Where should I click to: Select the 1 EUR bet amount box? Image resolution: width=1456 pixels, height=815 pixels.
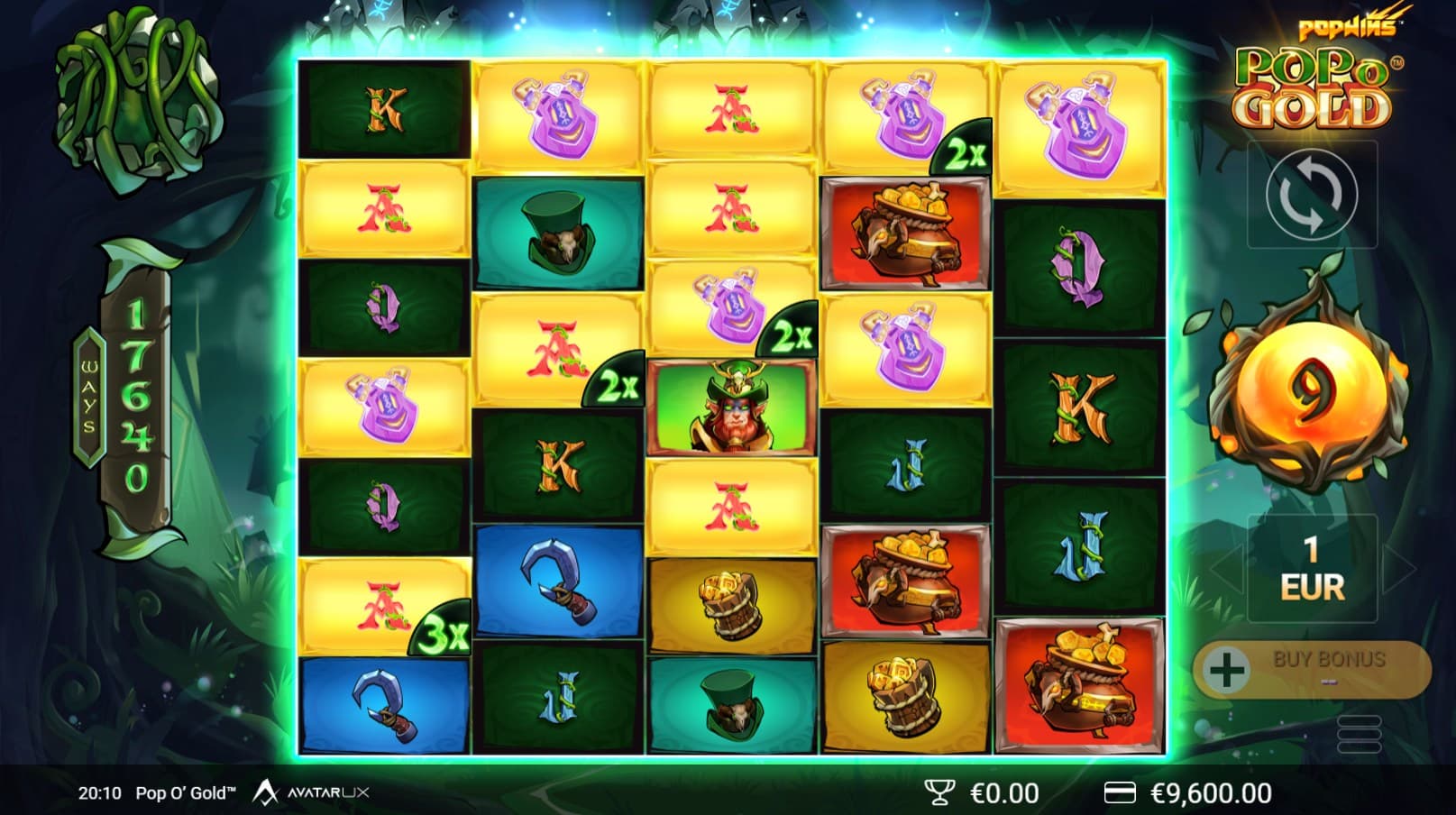[1312, 568]
